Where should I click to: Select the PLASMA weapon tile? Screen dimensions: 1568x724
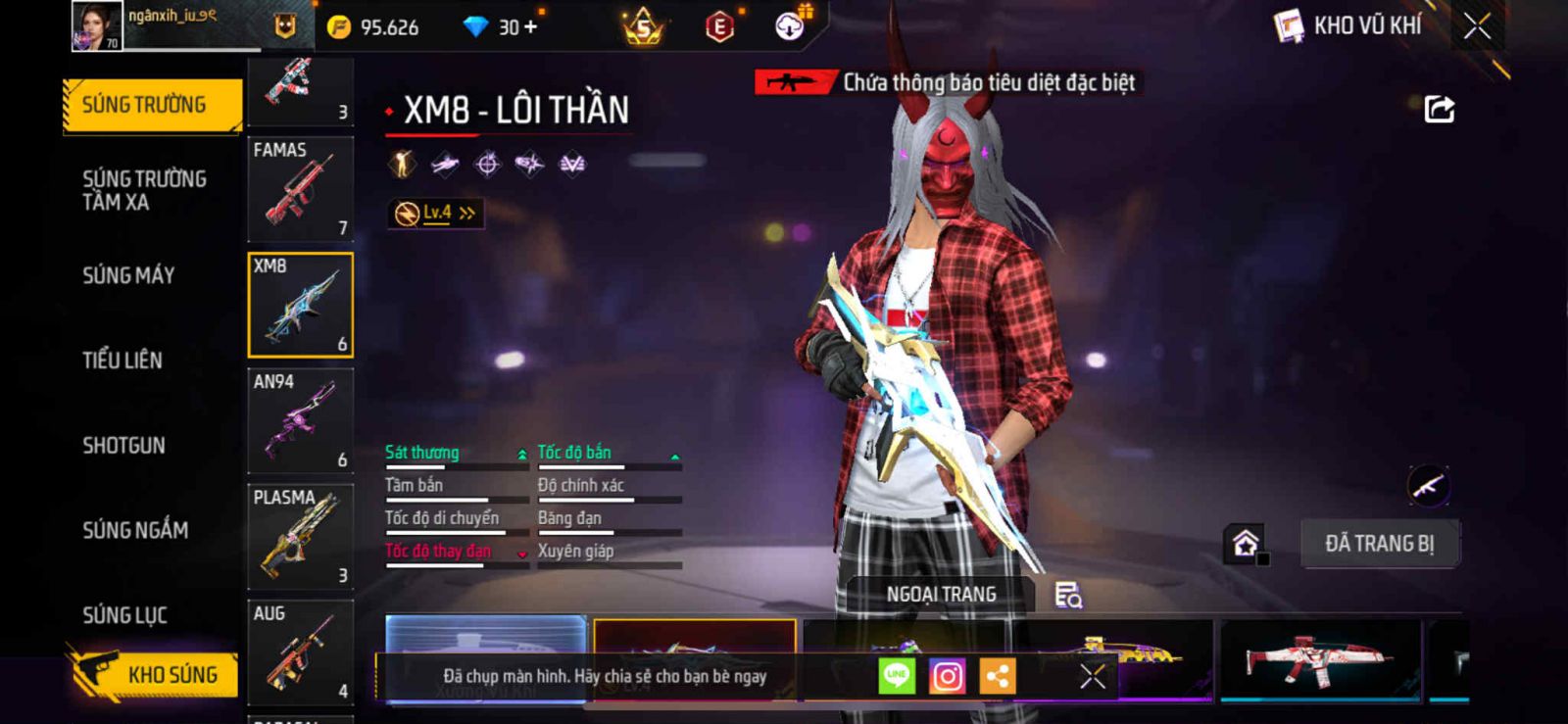click(x=300, y=536)
